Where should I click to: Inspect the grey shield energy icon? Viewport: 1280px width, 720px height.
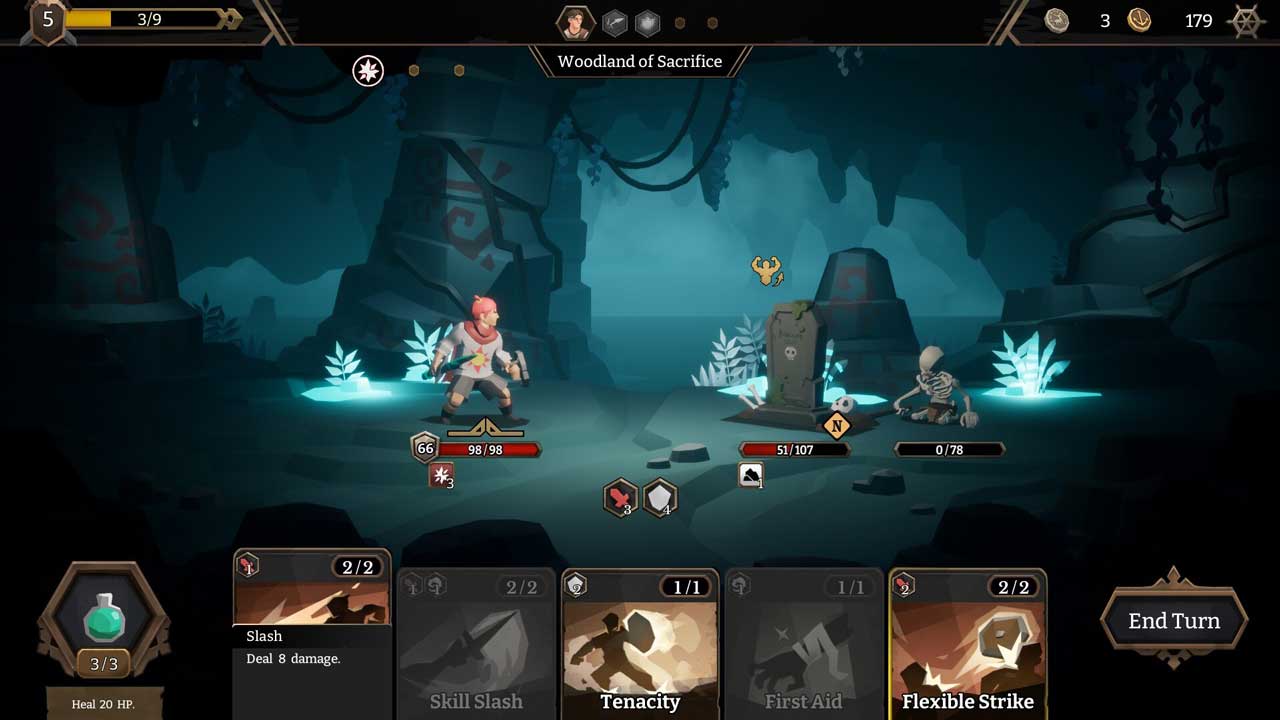pyautogui.click(x=659, y=497)
